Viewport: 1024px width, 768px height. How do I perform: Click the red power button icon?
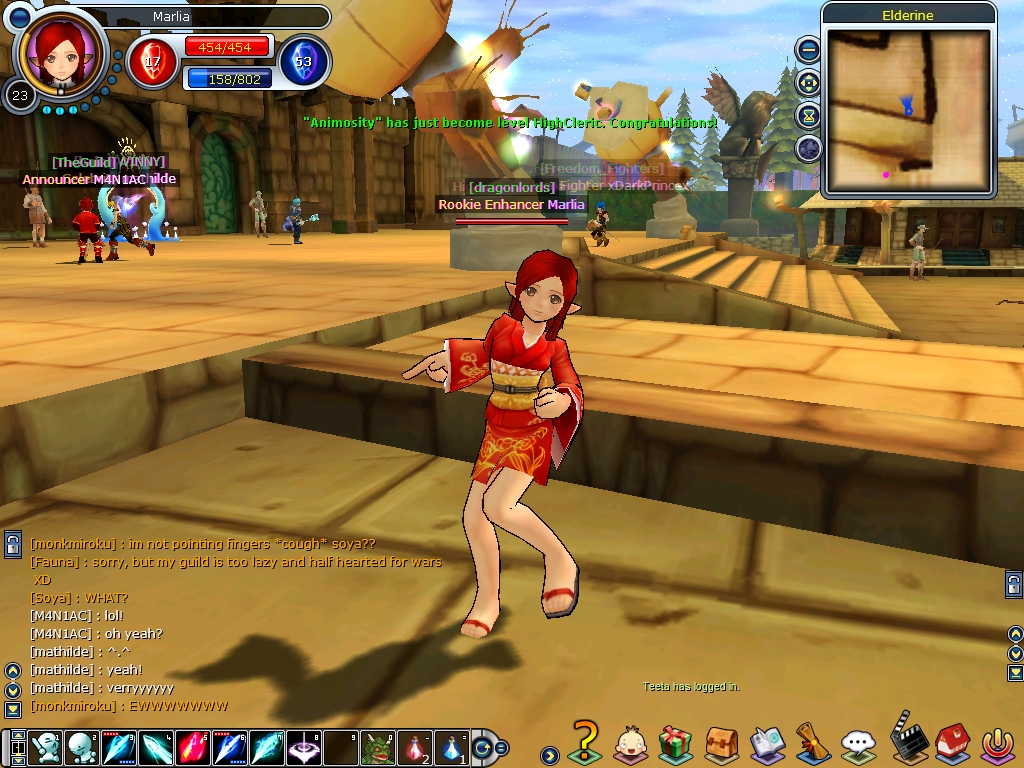pos(996,744)
